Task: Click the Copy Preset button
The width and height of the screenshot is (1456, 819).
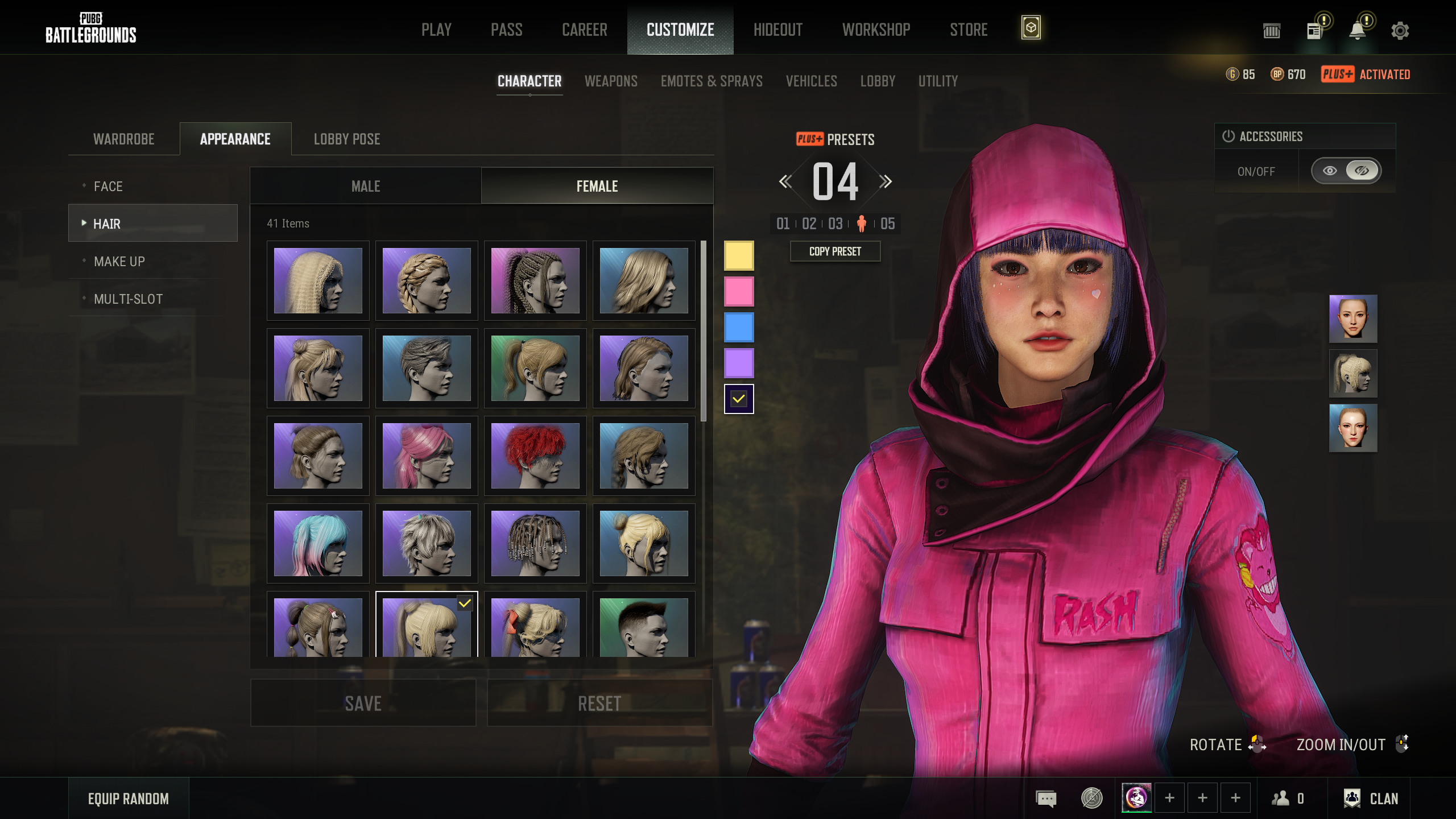Action: [835, 251]
